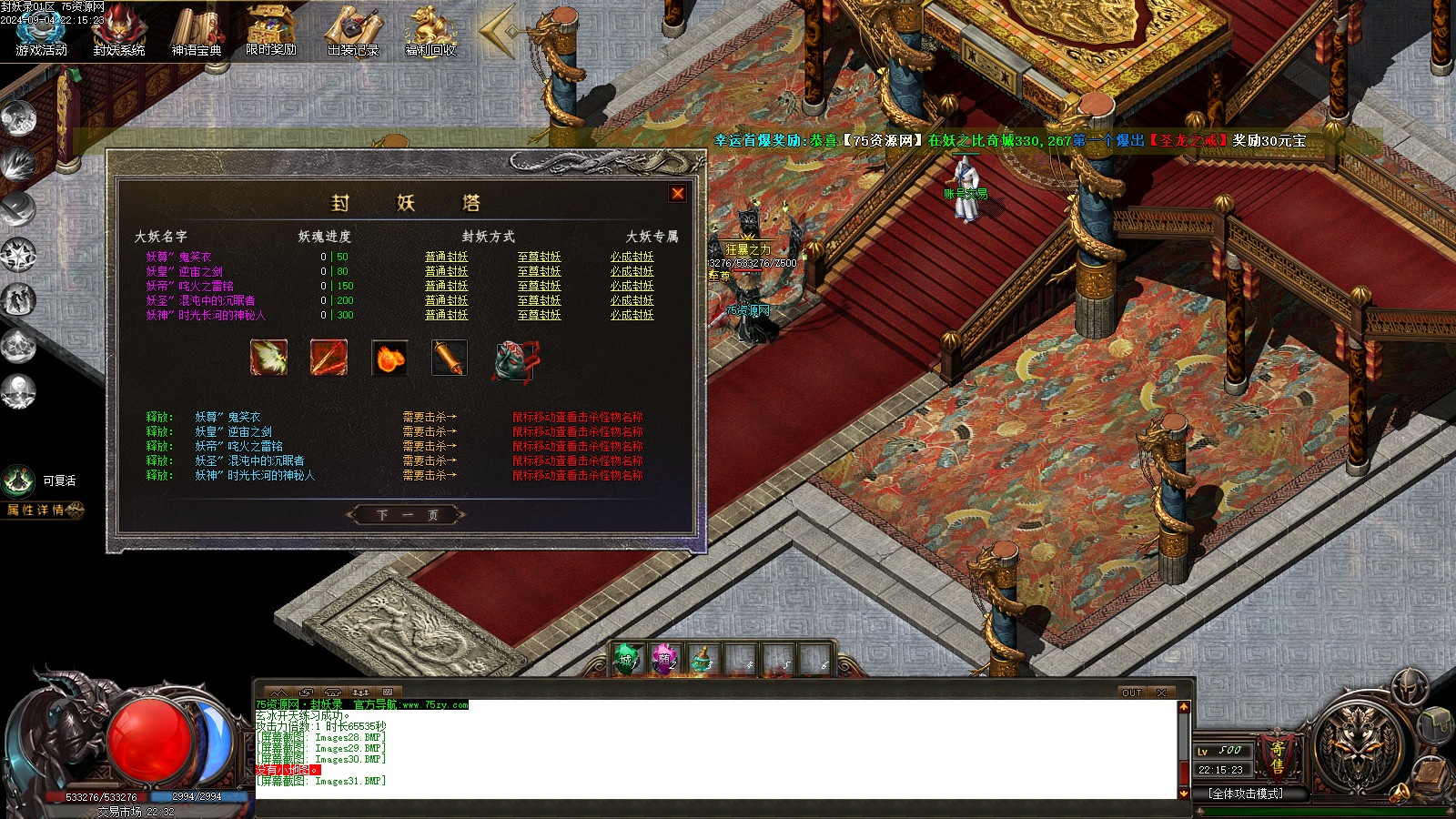Open the 福利回收 menu
Image resolution: width=1456 pixels, height=819 pixels.
(x=430, y=32)
